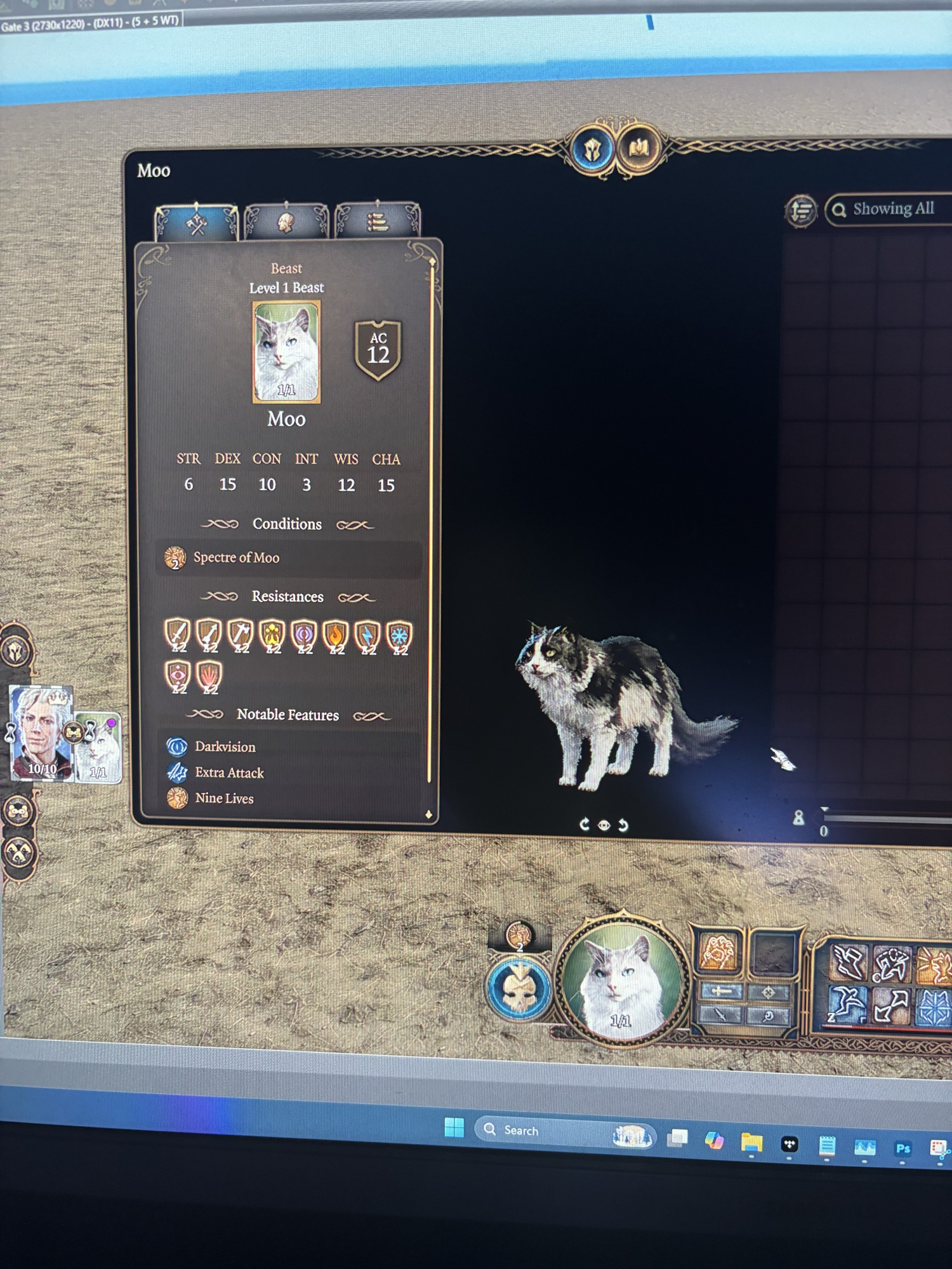Screen dimensions: 952x1269
Task: Click the inventory sort button
Action: [x=801, y=210]
